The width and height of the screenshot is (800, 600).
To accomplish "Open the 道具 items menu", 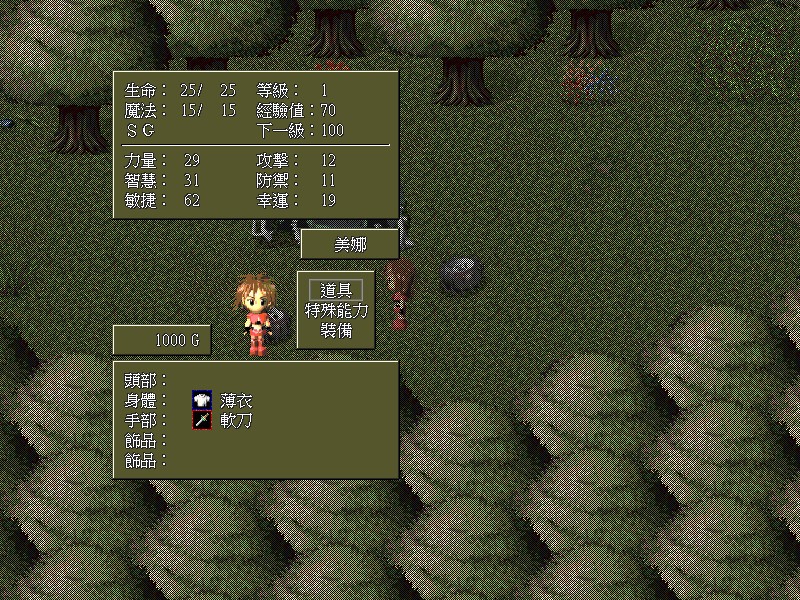I will pos(336,290).
